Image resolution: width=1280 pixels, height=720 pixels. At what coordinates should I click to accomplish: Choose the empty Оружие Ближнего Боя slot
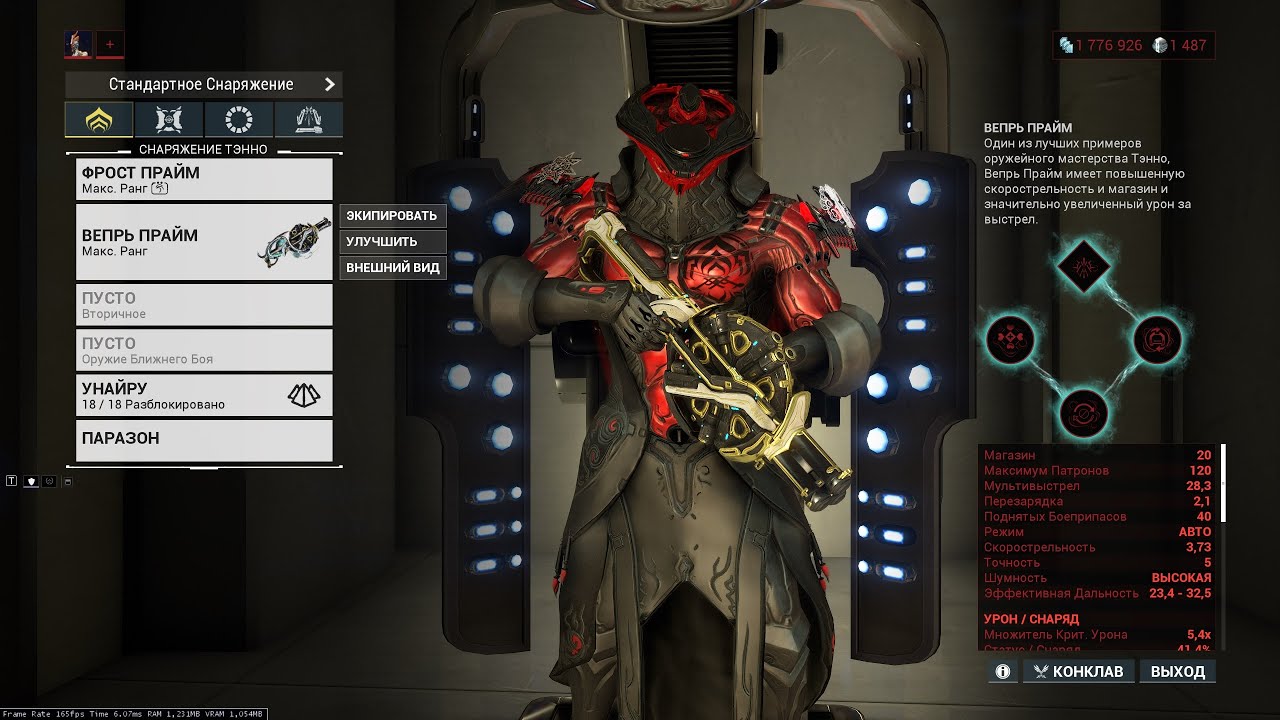[x=204, y=350]
